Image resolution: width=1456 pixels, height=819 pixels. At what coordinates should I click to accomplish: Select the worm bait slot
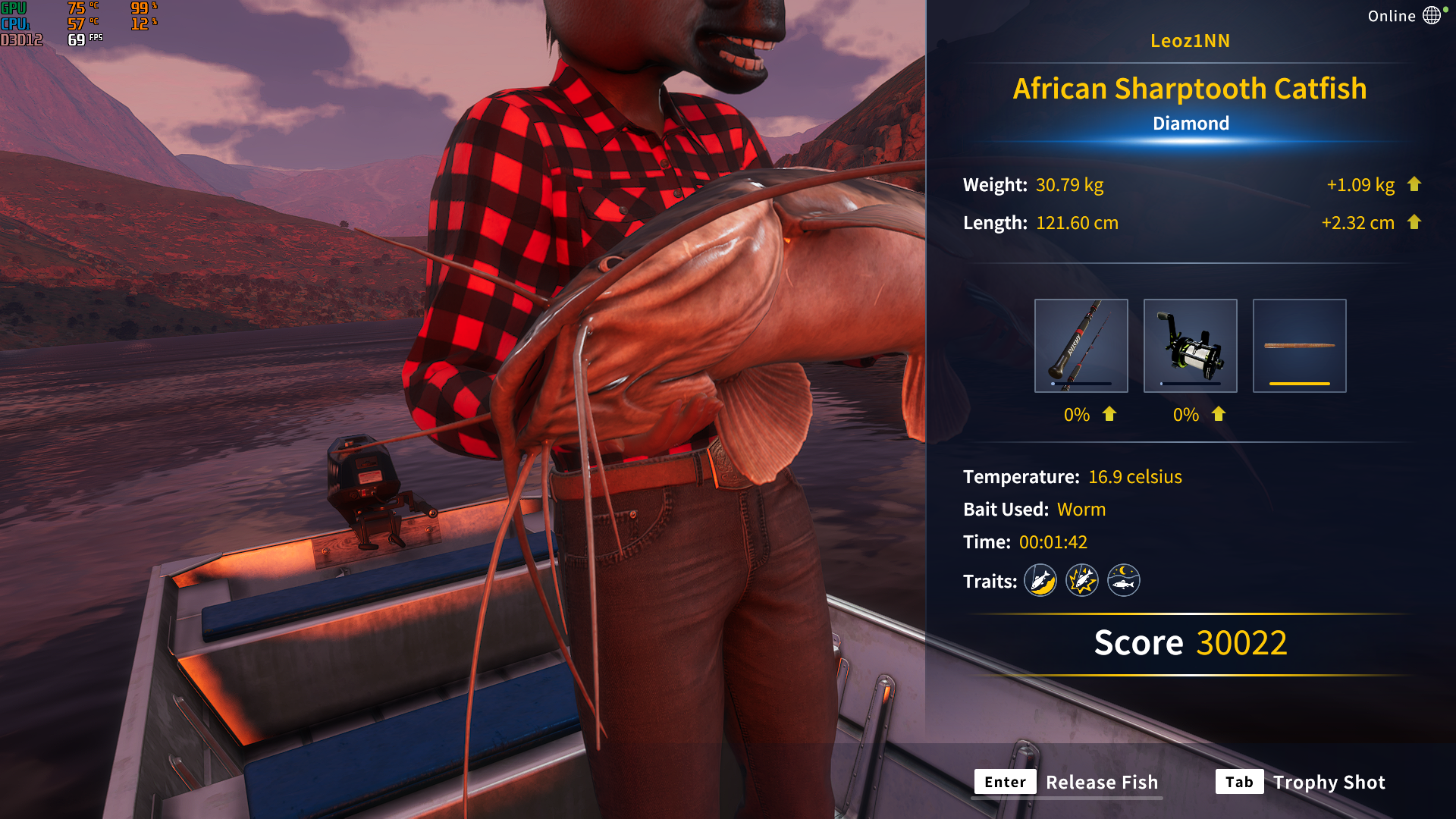coord(1299,346)
